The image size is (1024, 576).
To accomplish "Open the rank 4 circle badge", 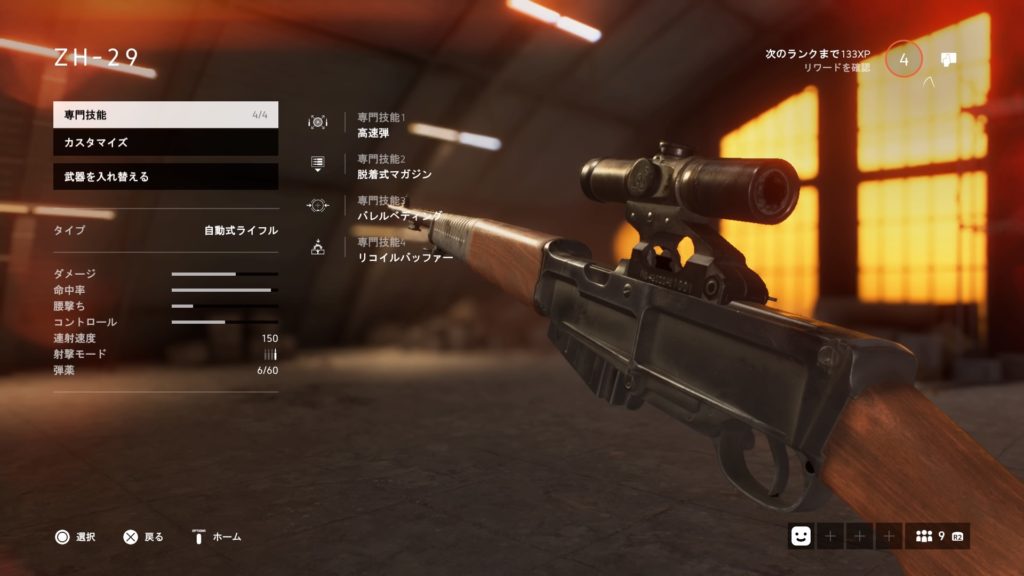I will click(x=904, y=60).
